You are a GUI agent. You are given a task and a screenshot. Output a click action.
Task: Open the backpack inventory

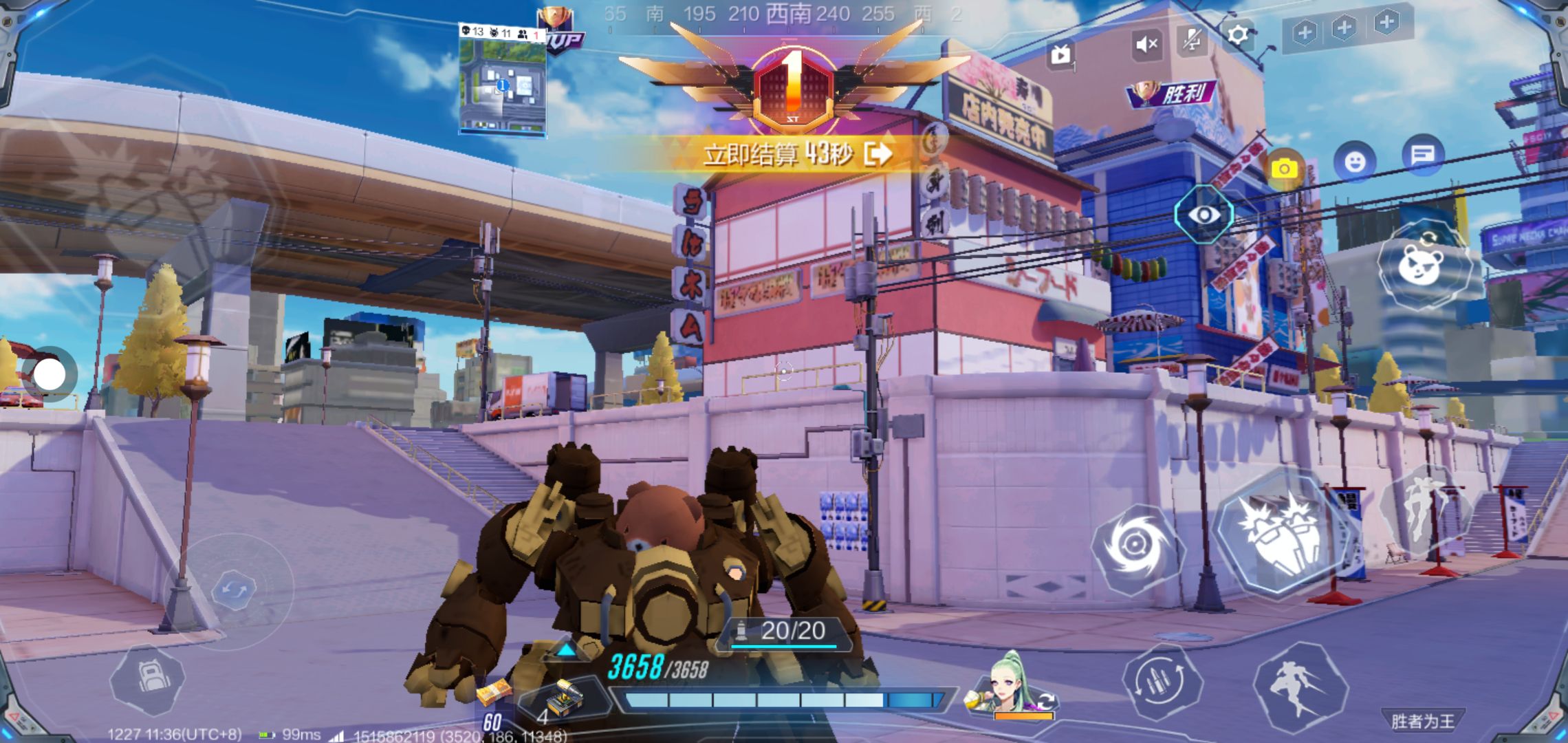pyautogui.click(x=148, y=679)
